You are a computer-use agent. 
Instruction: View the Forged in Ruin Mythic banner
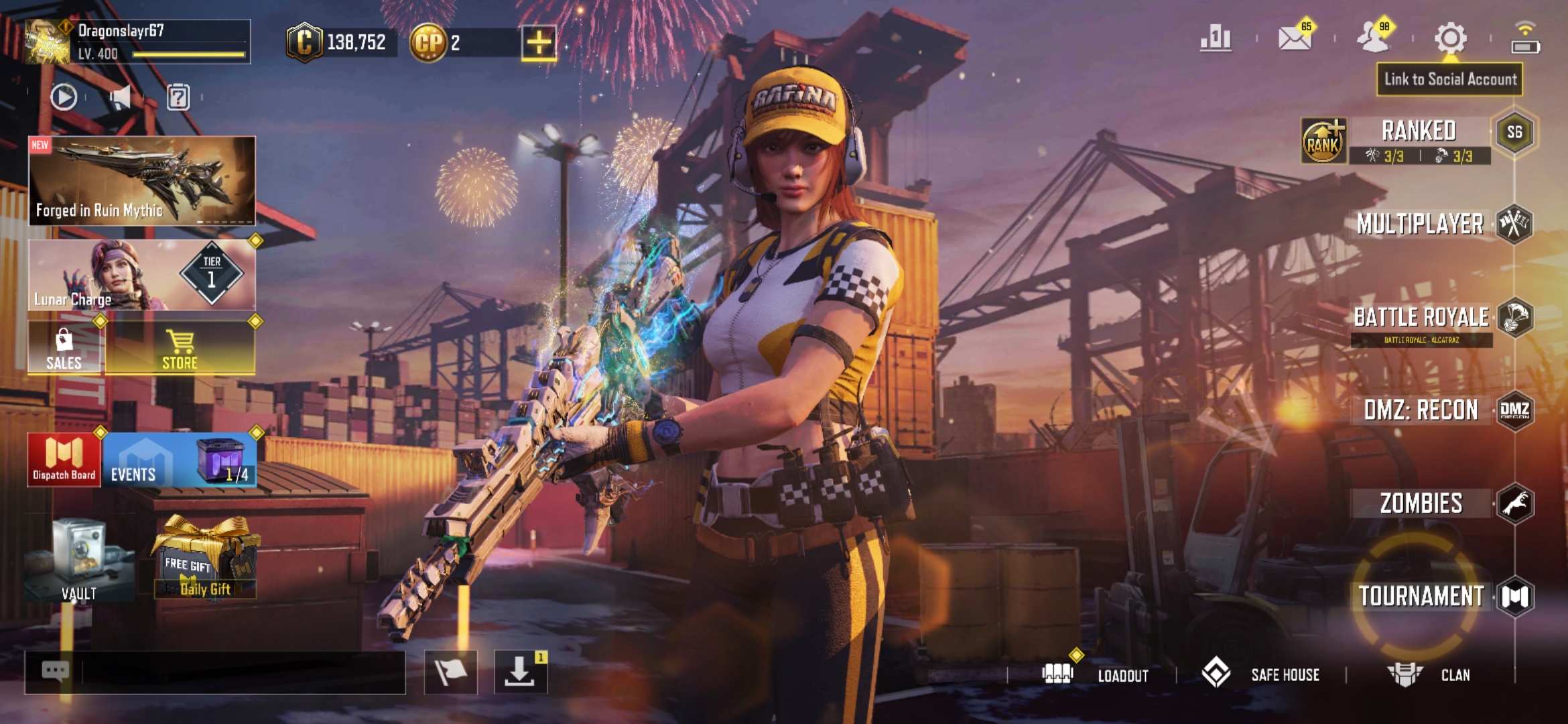point(142,180)
